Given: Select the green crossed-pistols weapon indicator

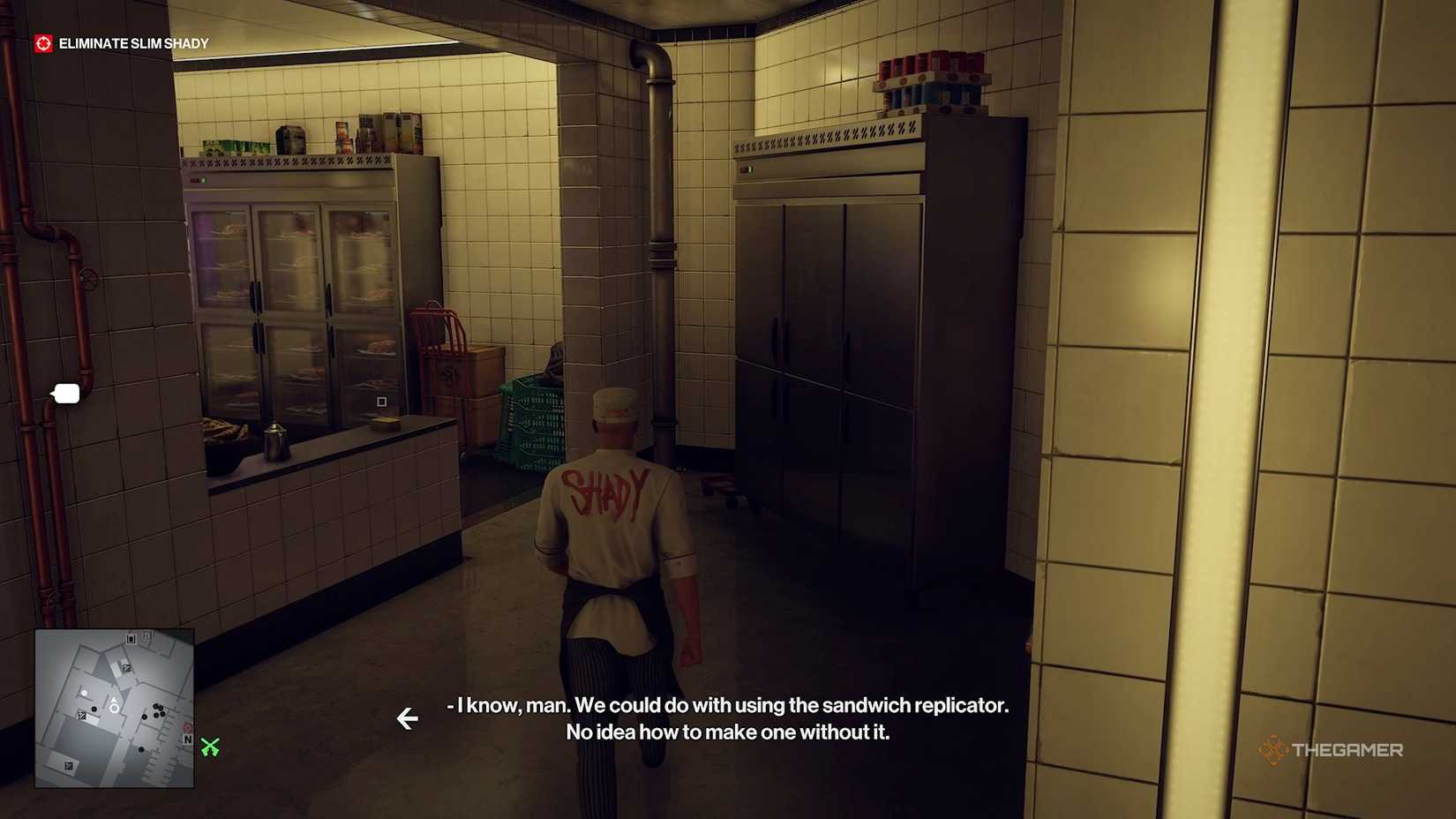Looking at the screenshot, I should click(x=208, y=748).
